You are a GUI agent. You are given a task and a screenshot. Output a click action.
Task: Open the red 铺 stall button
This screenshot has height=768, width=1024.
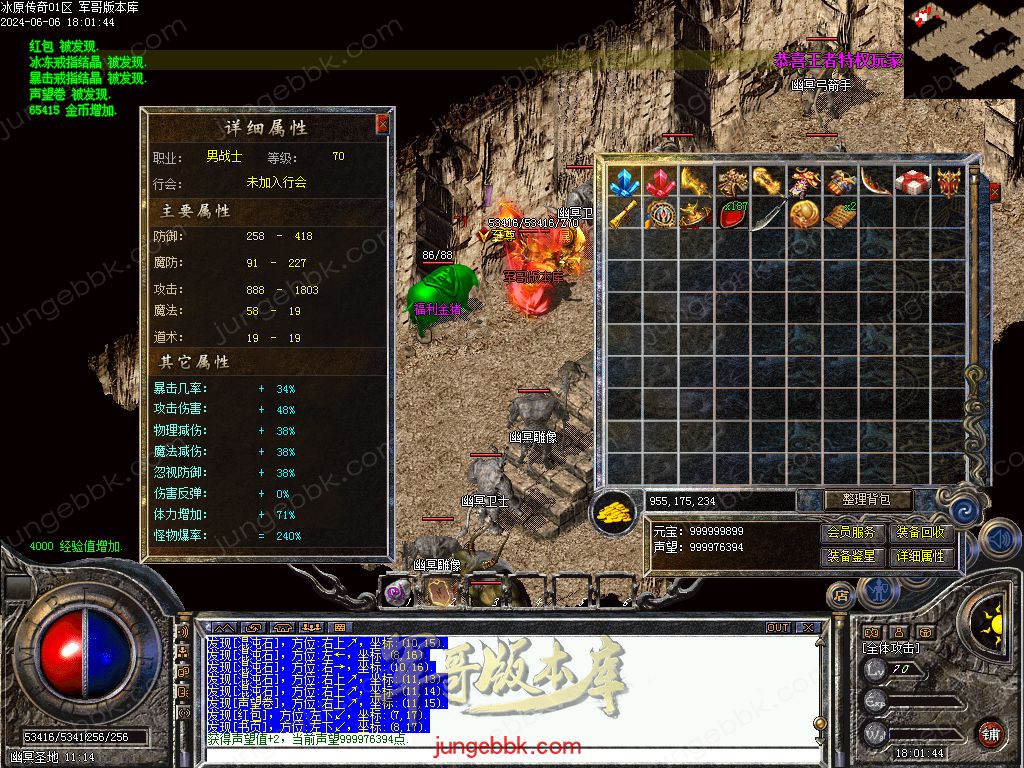(990, 733)
